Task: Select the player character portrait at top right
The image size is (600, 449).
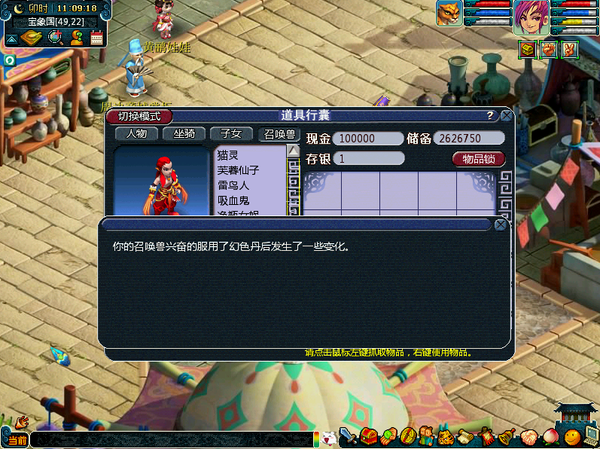Action: 528,17
